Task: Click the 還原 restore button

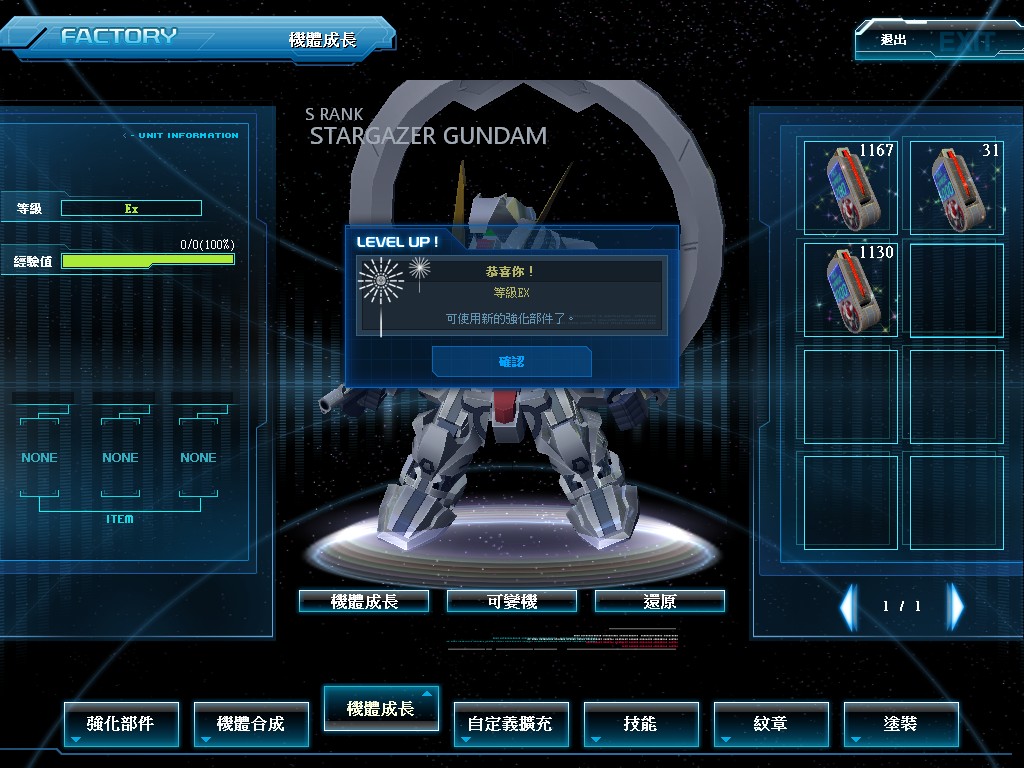Action: (660, 601)
